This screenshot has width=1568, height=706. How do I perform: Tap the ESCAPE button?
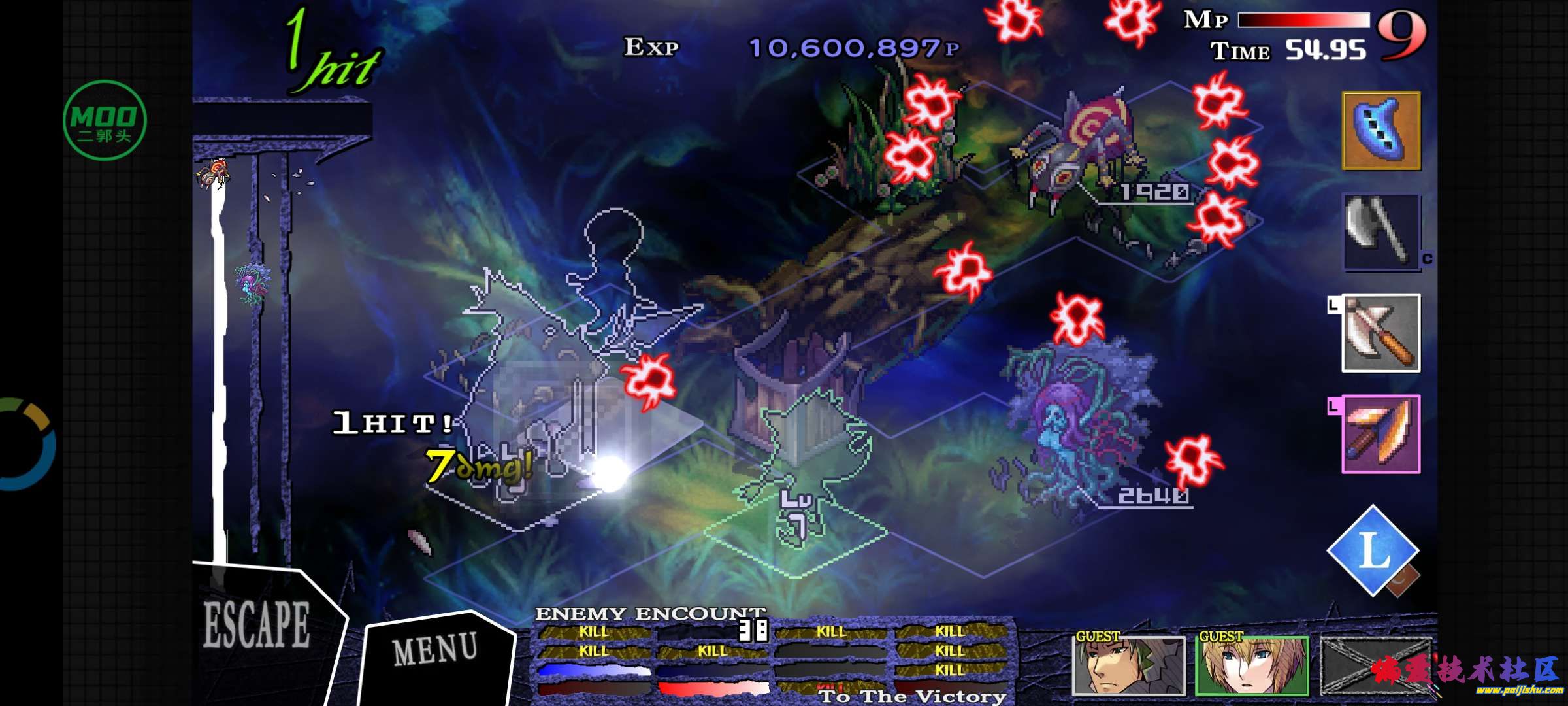257,626
